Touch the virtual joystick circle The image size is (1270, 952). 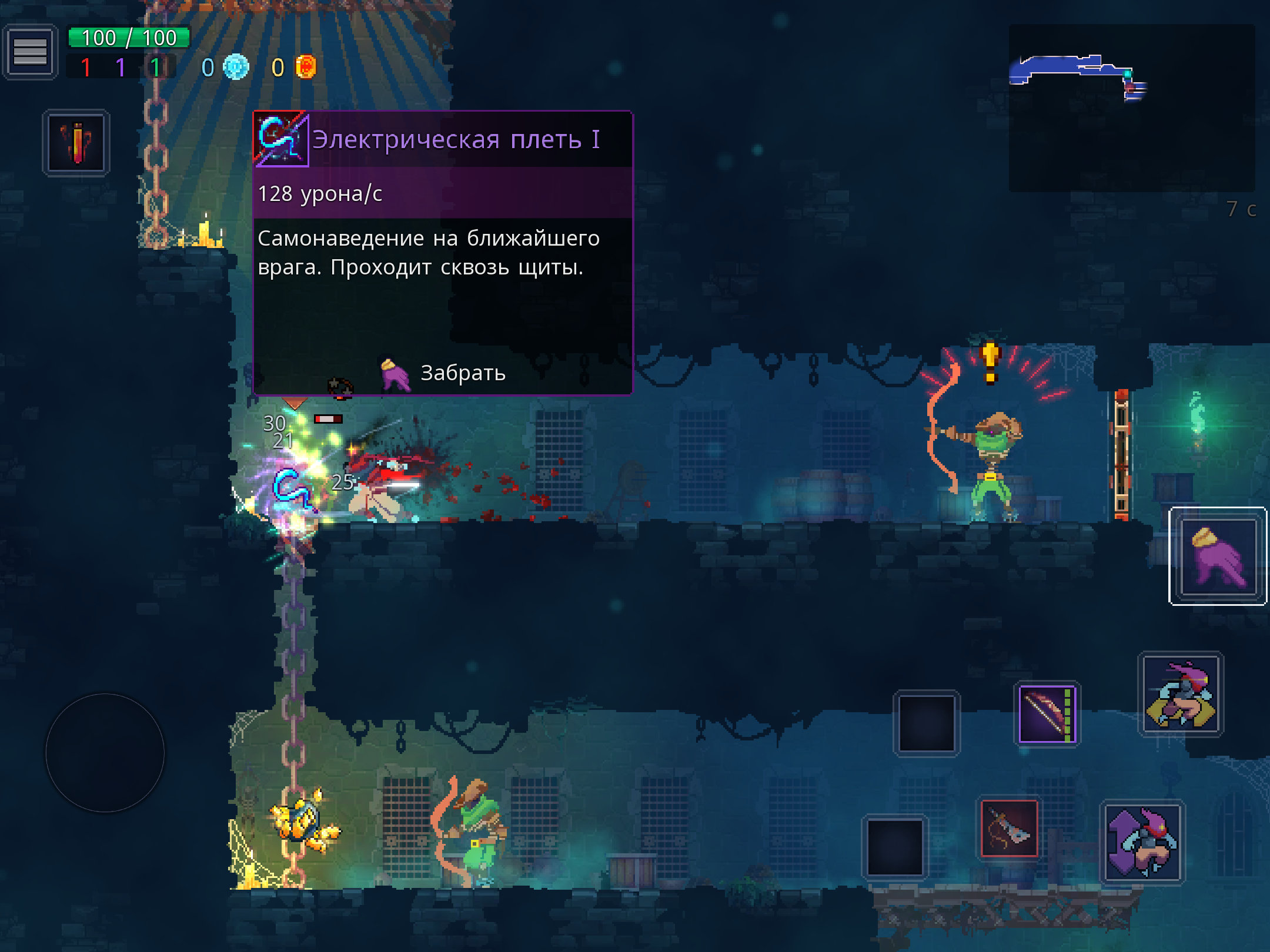(105, 753)
